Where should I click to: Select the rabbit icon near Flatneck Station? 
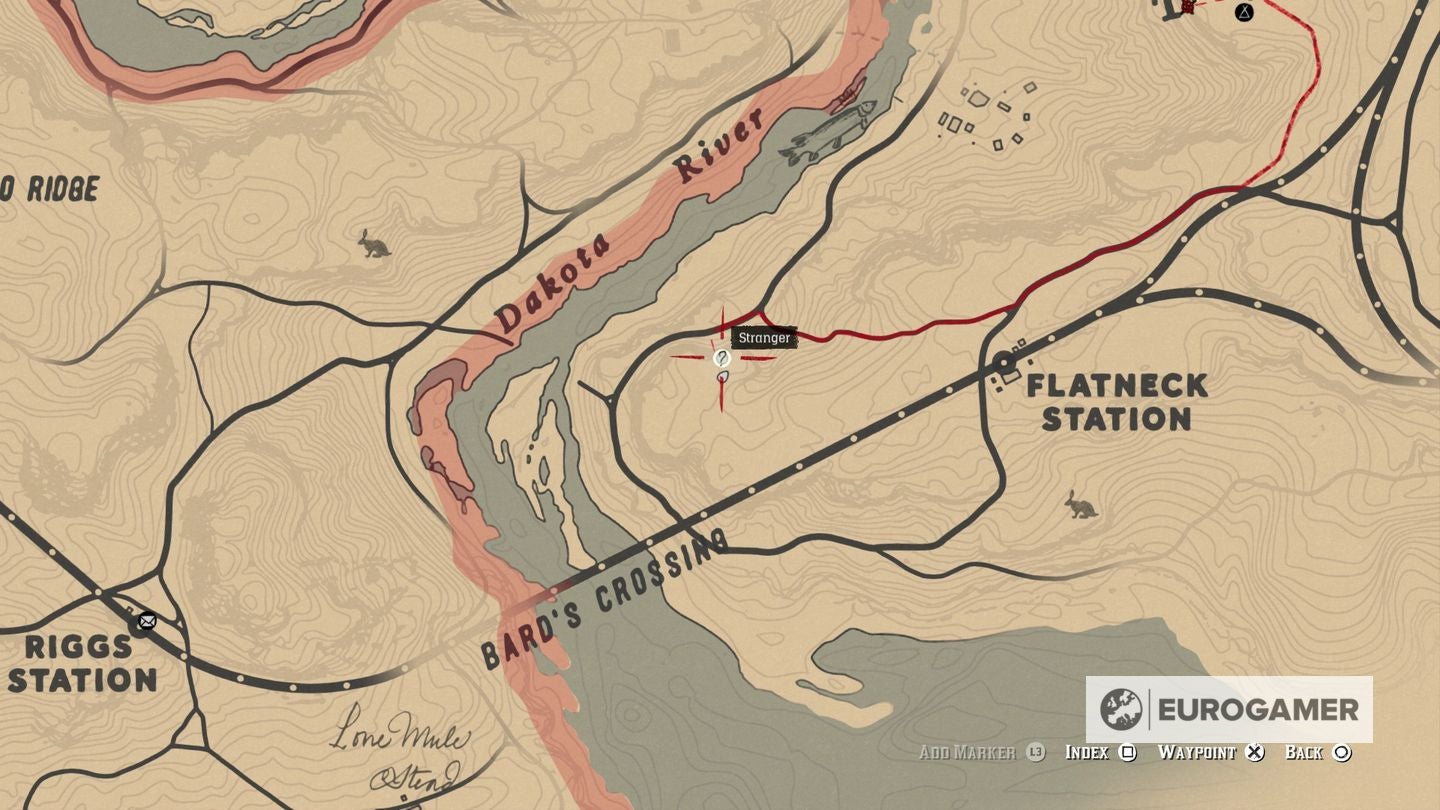point(1082,507)
